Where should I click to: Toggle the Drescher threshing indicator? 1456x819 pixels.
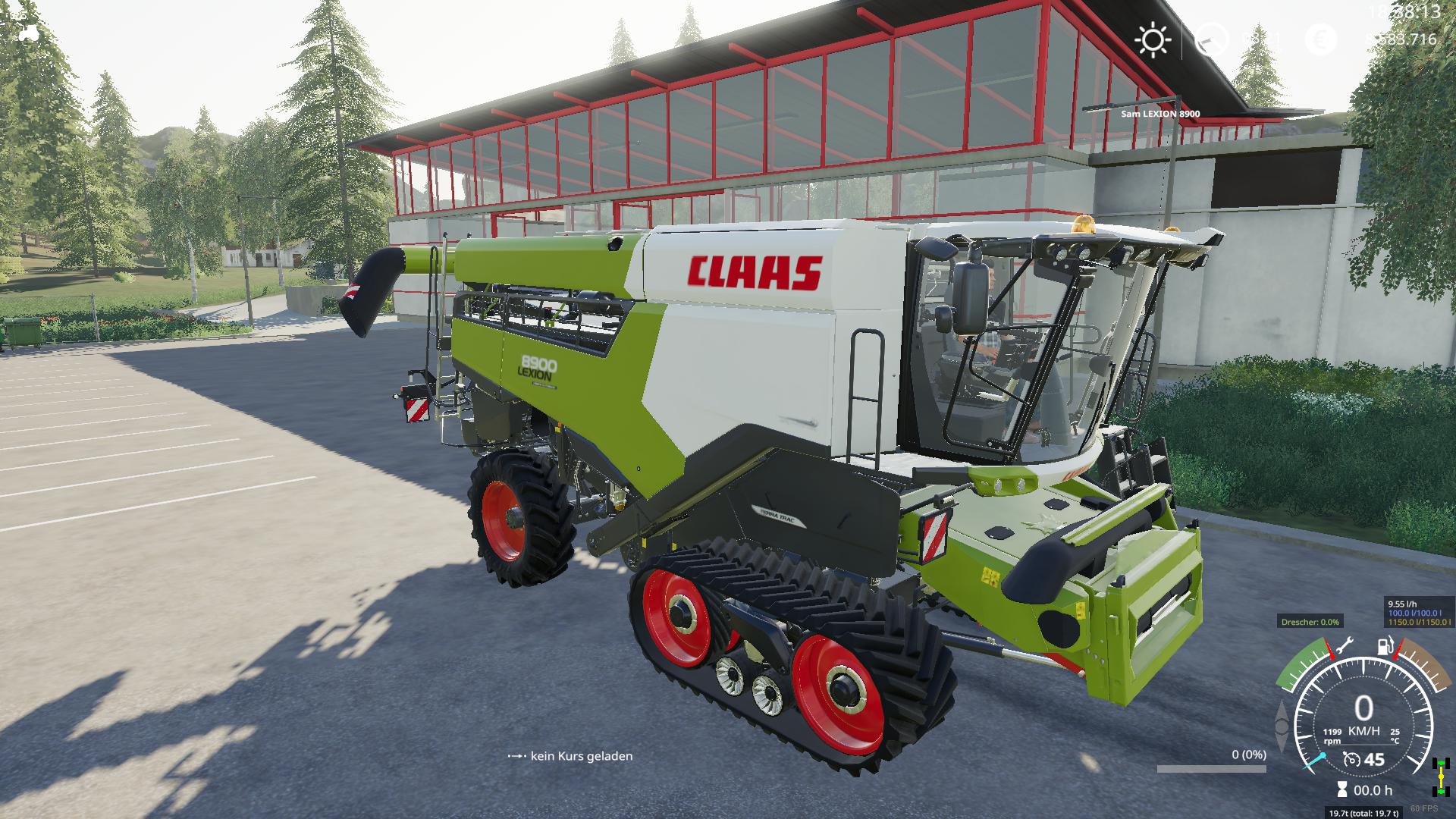click(x=1310, y=623)
